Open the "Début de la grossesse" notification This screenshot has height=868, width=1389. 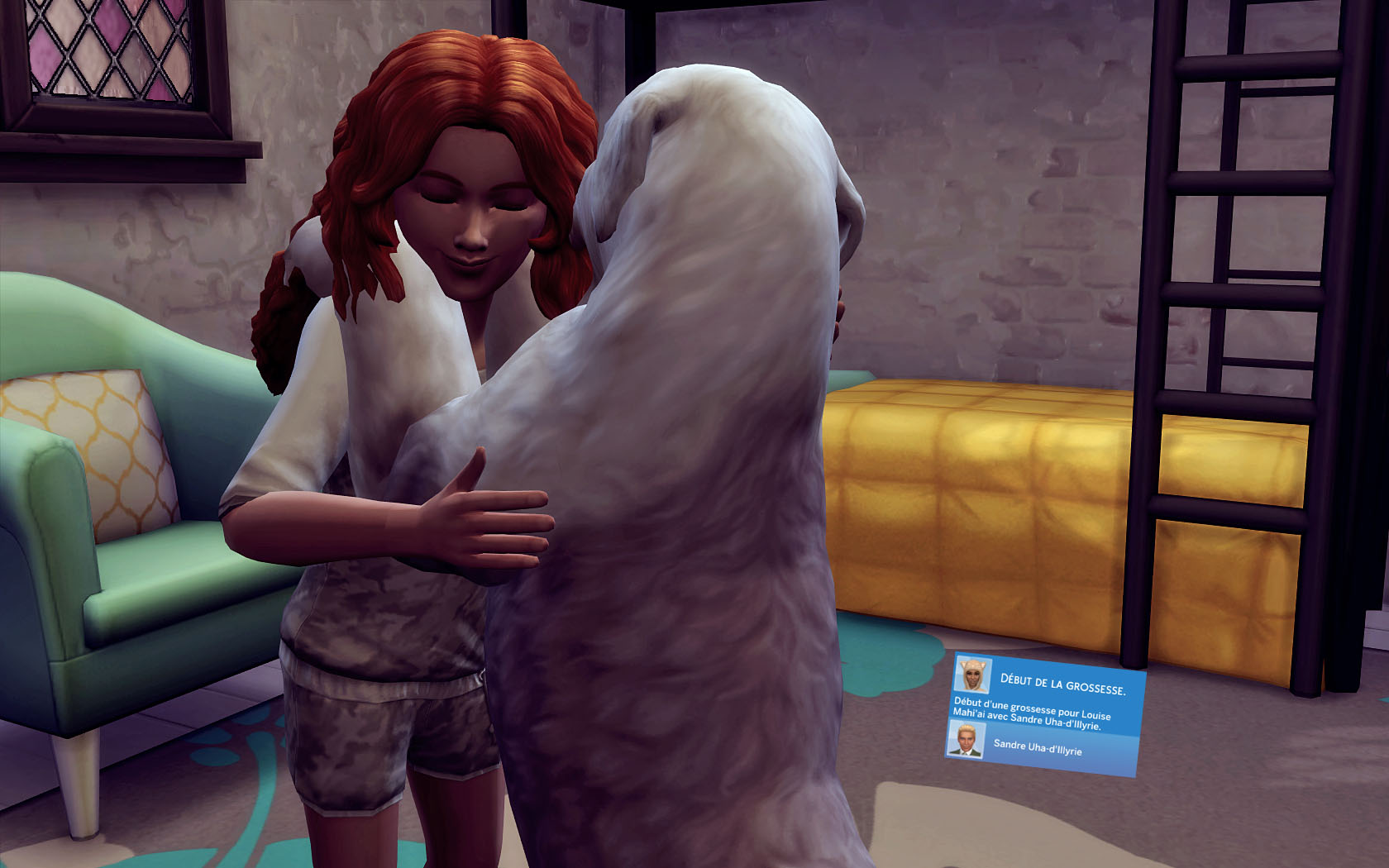(x=1062, y=685)
